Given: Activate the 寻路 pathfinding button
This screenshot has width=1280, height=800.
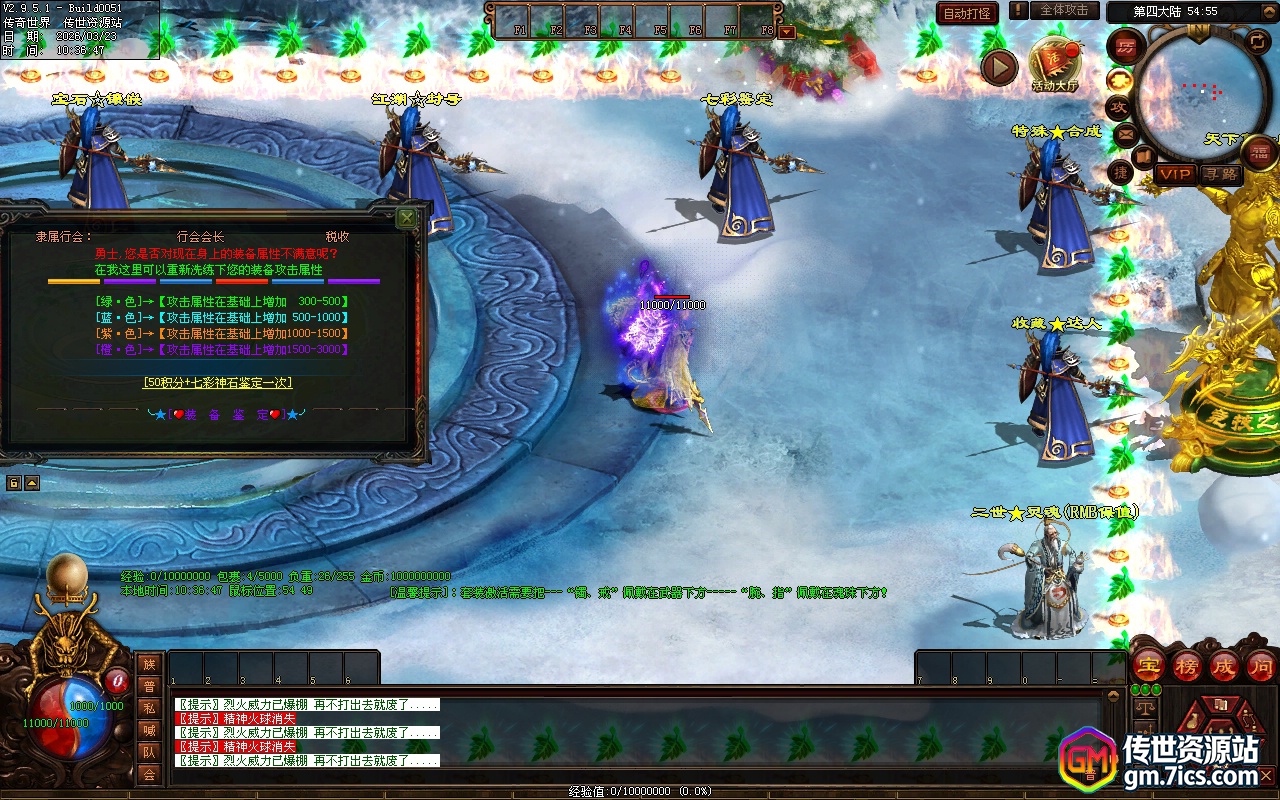Looking at the screenshot, I should click(x=1221, y=174).
